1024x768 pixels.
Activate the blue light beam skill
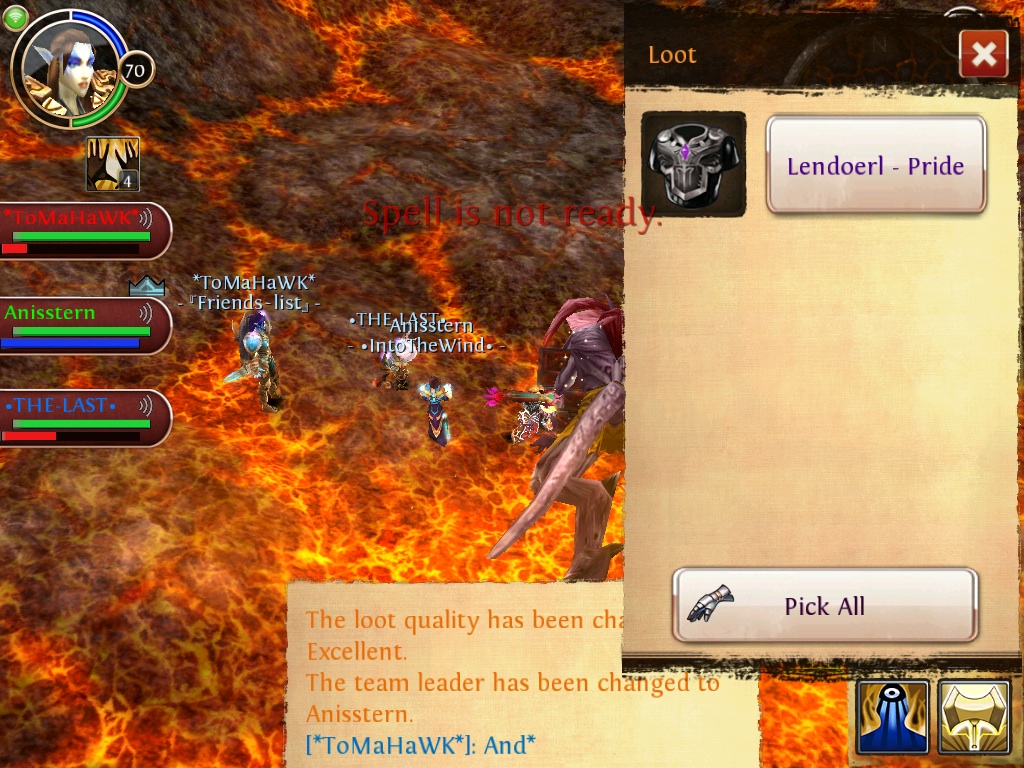pos(892,717)
